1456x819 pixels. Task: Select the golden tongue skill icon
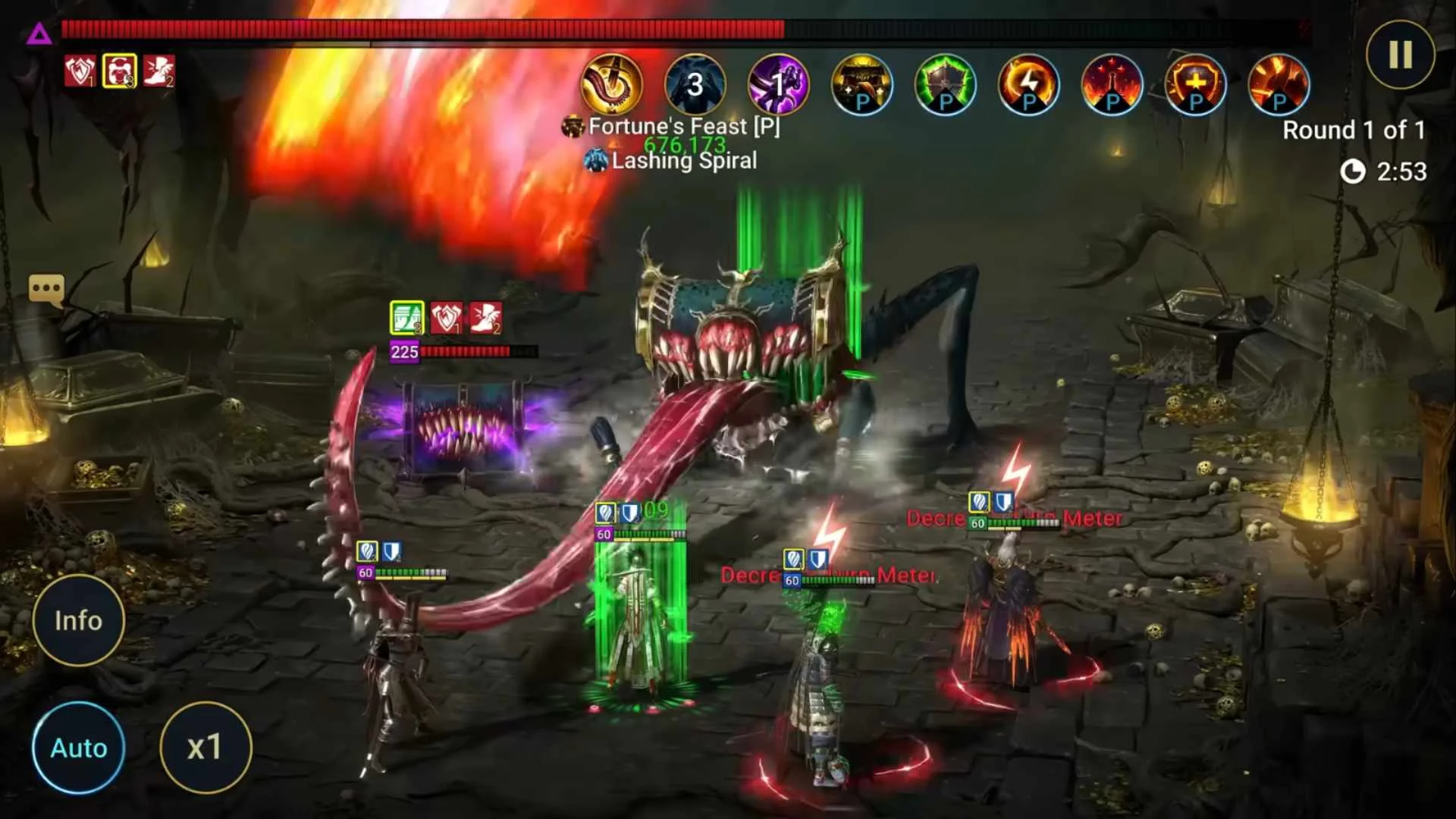pos(611,84)
